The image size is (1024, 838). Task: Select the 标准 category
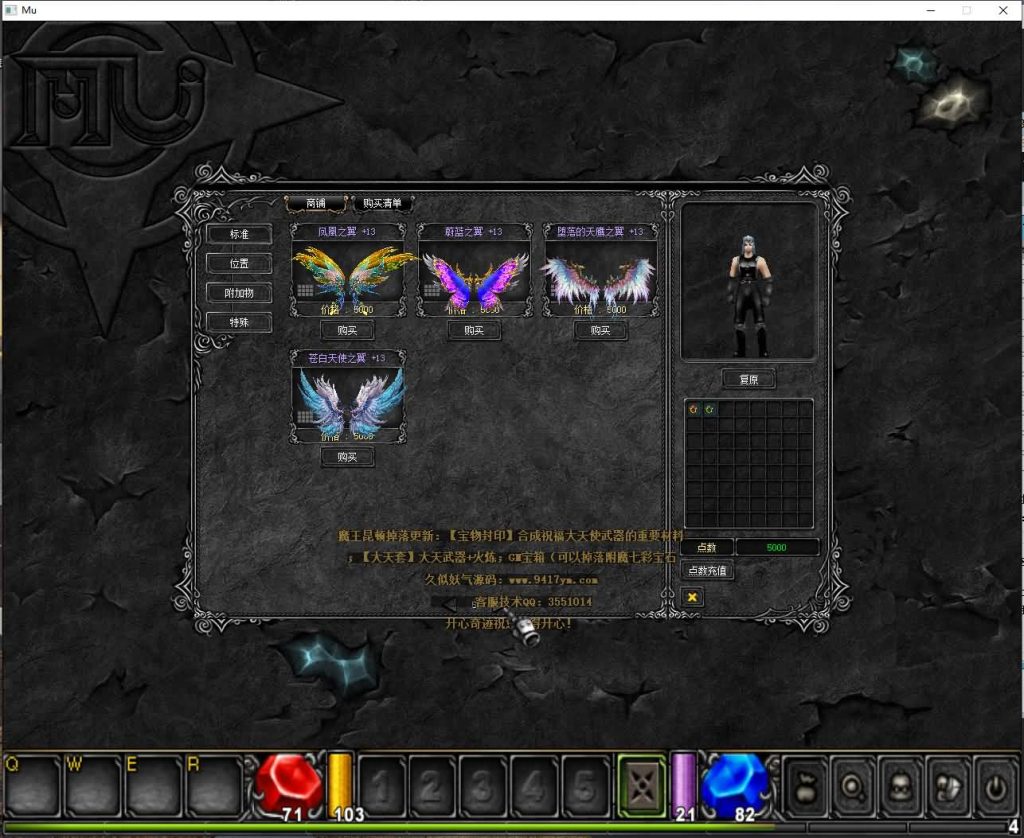click(239, 234)
